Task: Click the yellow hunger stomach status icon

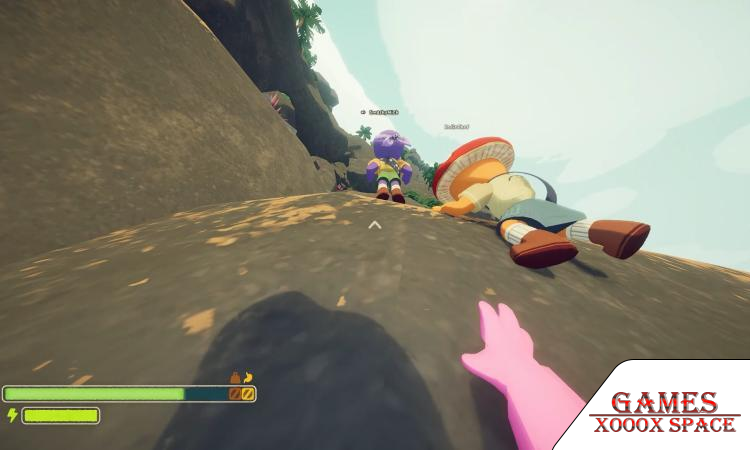Action: [x=248, y=378]
